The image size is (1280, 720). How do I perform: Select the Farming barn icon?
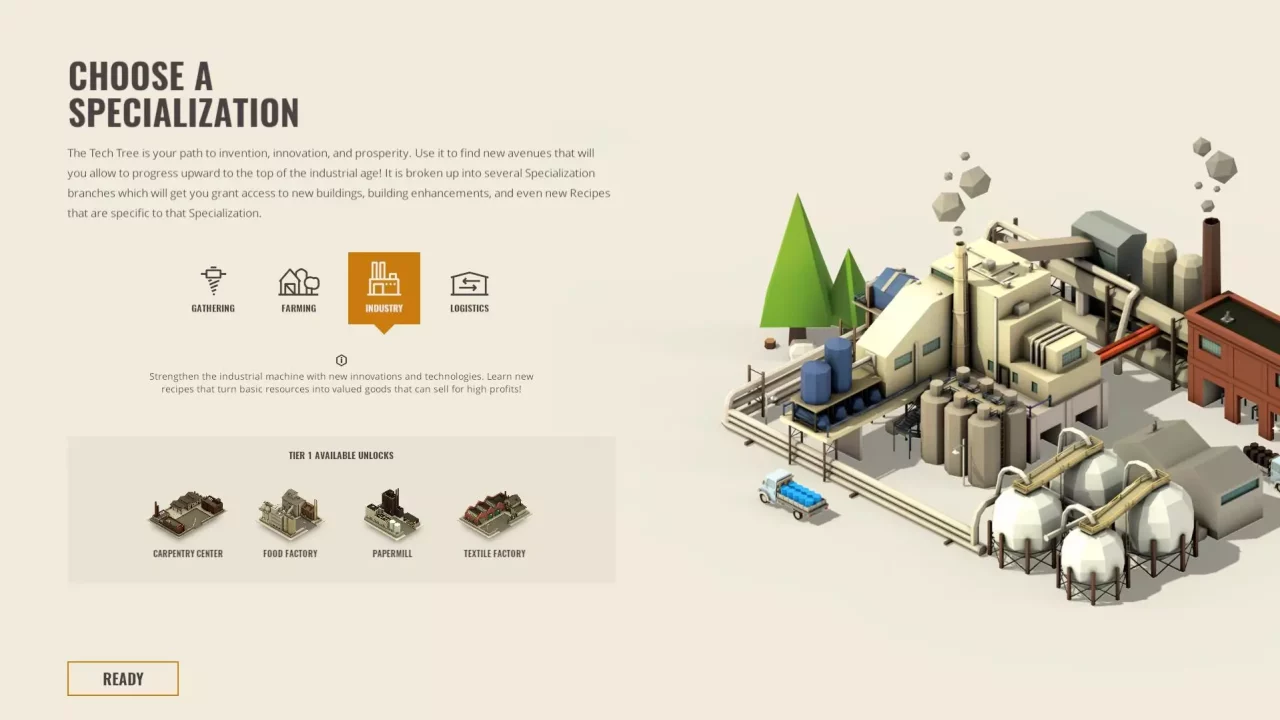298,281
